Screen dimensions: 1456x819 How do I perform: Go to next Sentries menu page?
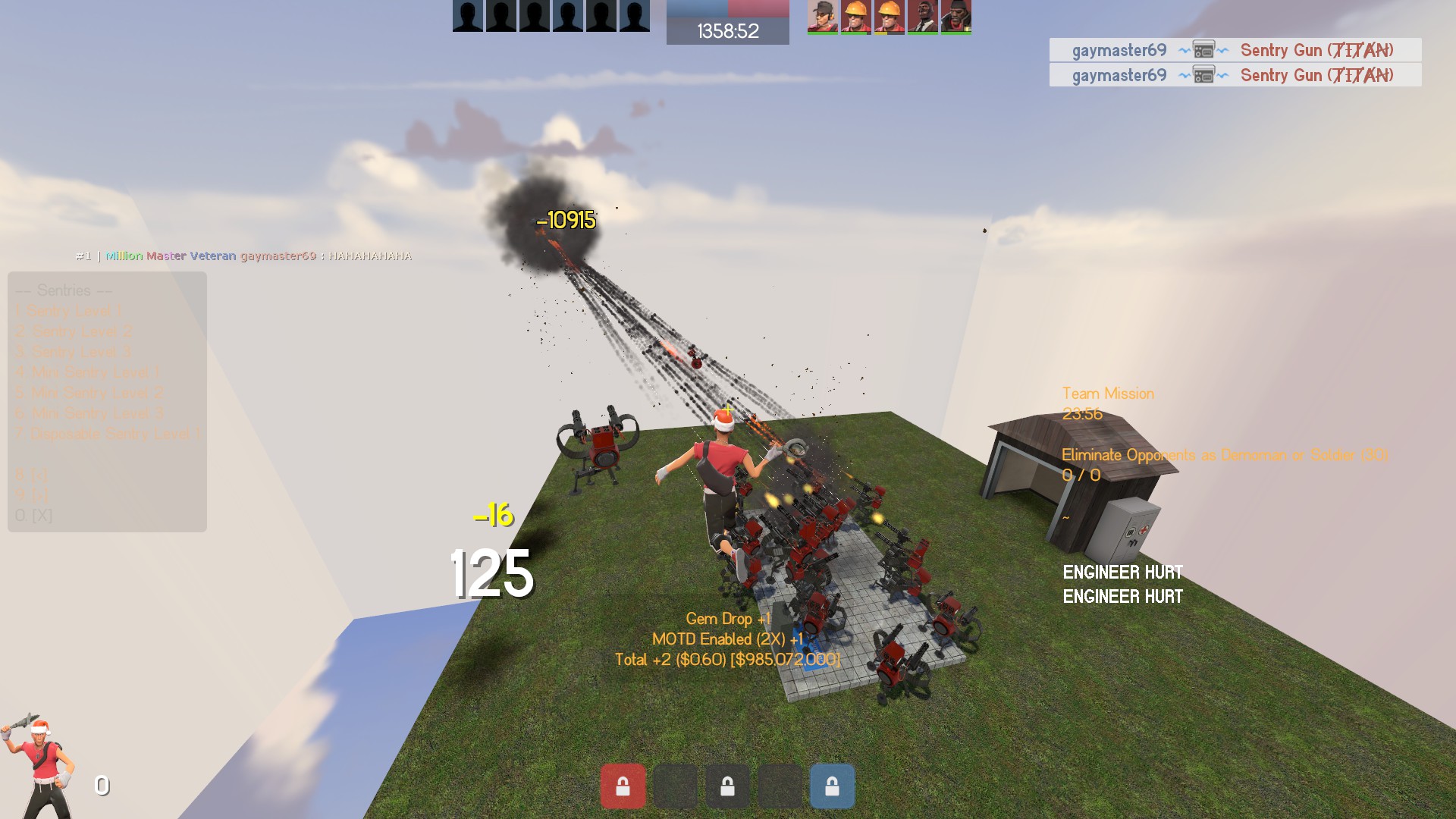point(32,495)
